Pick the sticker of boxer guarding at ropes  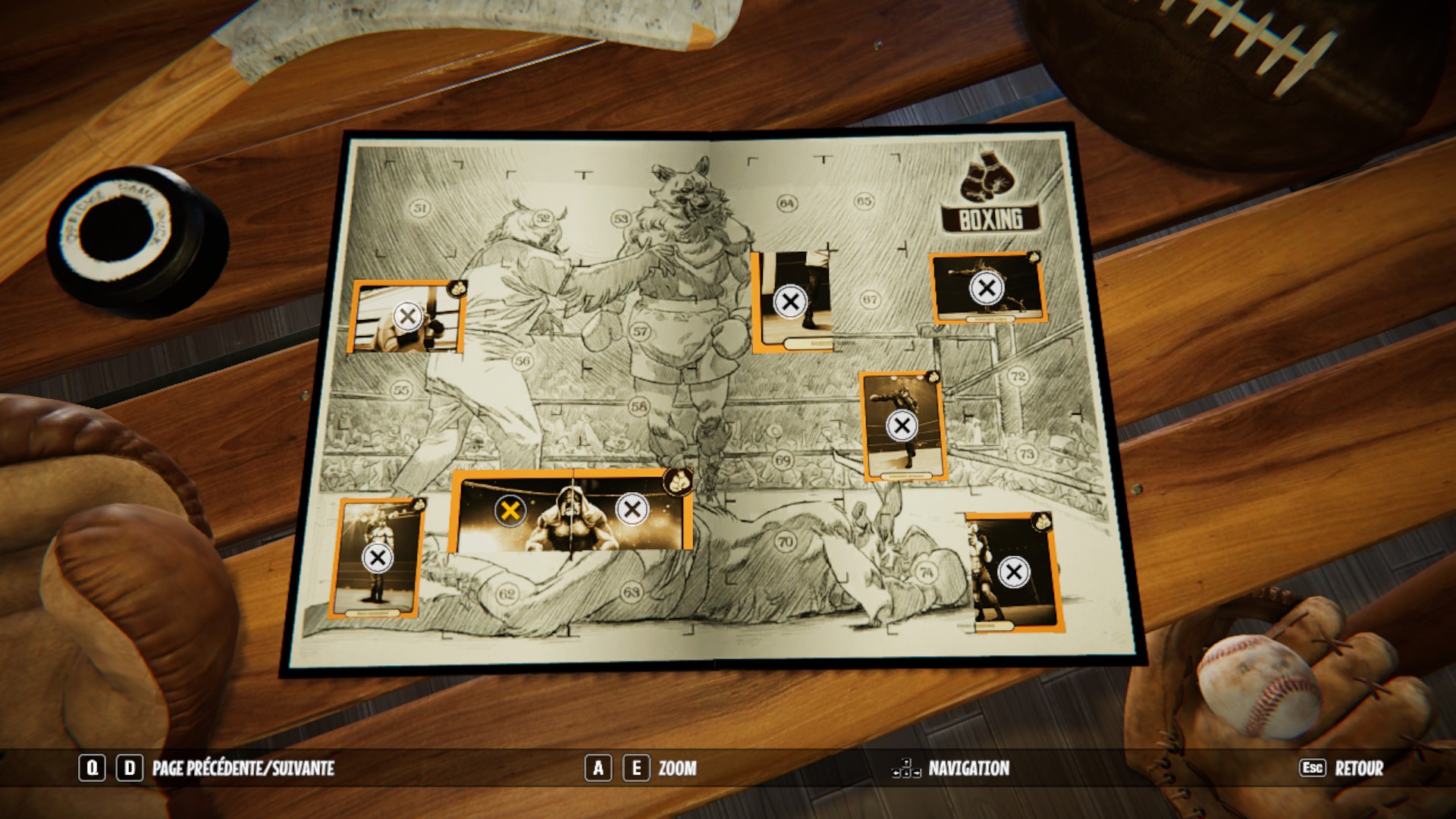407,316
